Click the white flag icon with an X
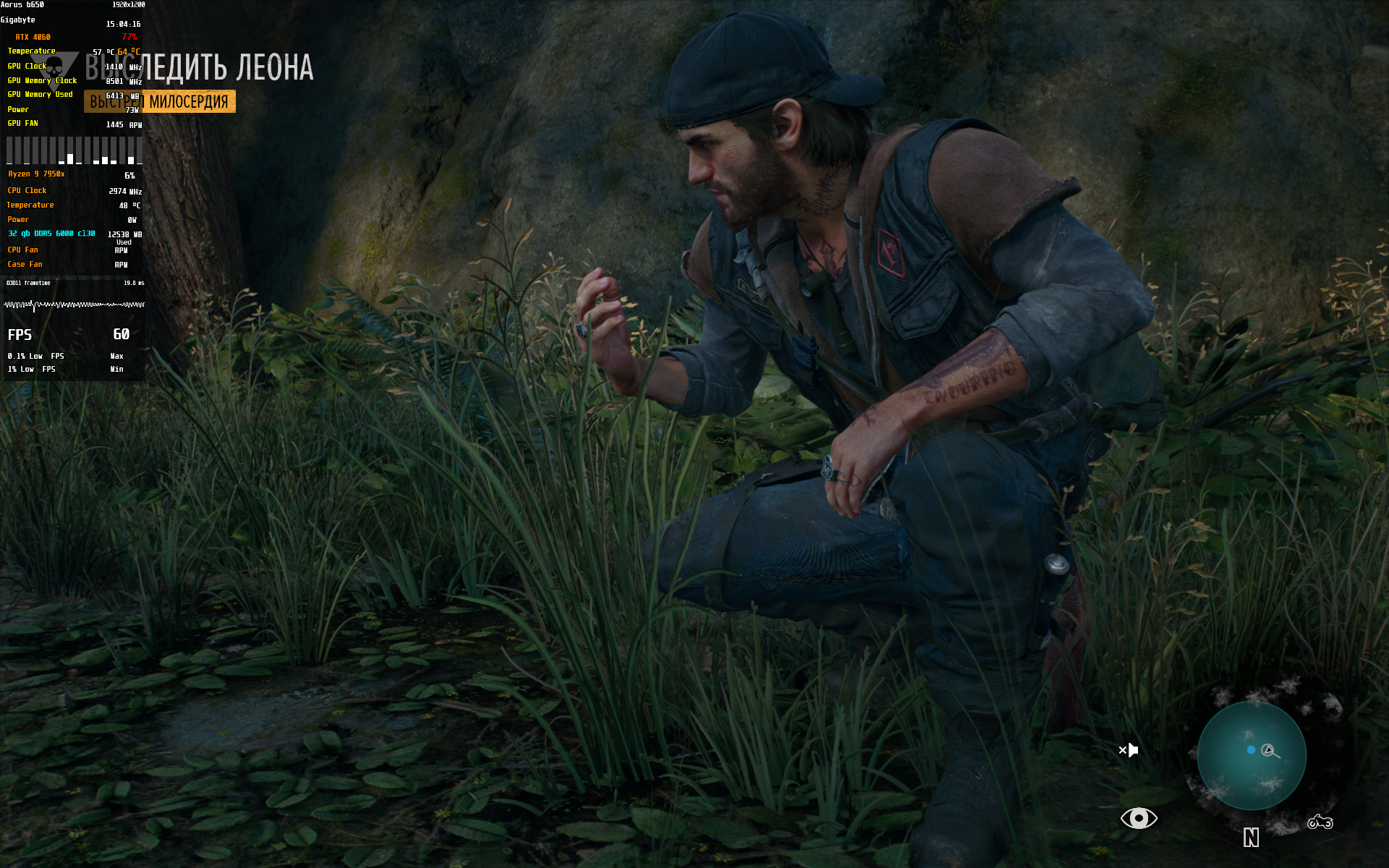This screenshot has height=868, width=1389. [x=1129, y=750]
